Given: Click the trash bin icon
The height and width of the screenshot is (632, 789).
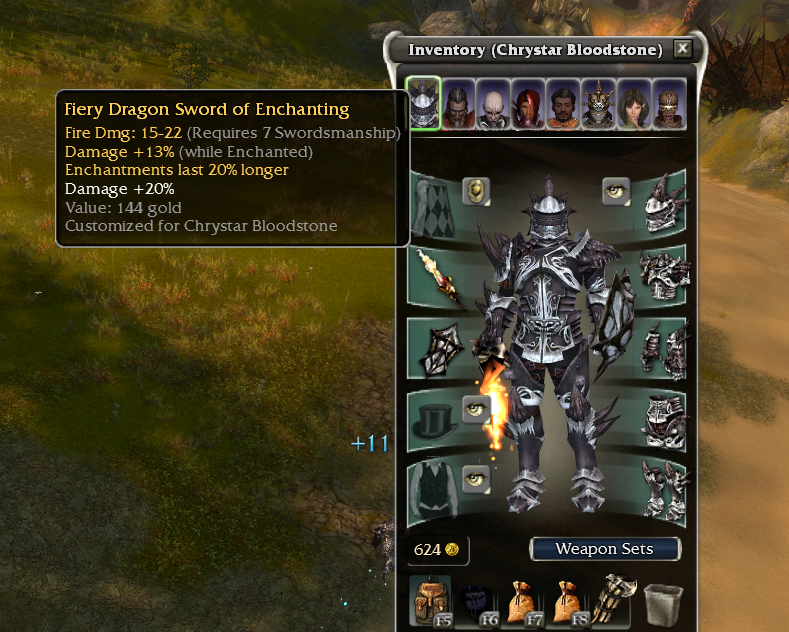Looking at the screenshot, I should click(663, 603).
